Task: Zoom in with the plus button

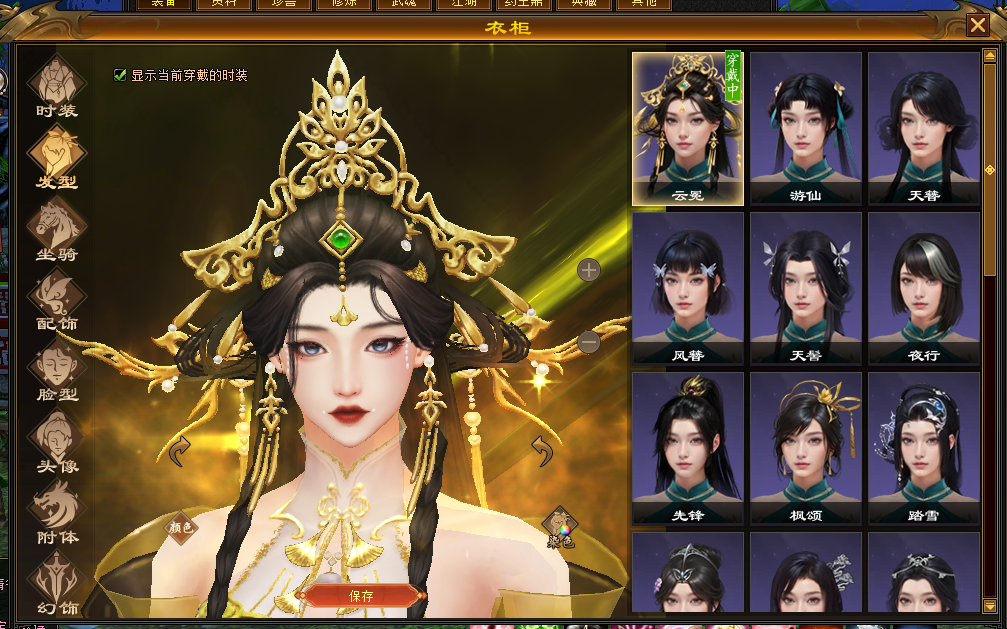Action: 589,269
